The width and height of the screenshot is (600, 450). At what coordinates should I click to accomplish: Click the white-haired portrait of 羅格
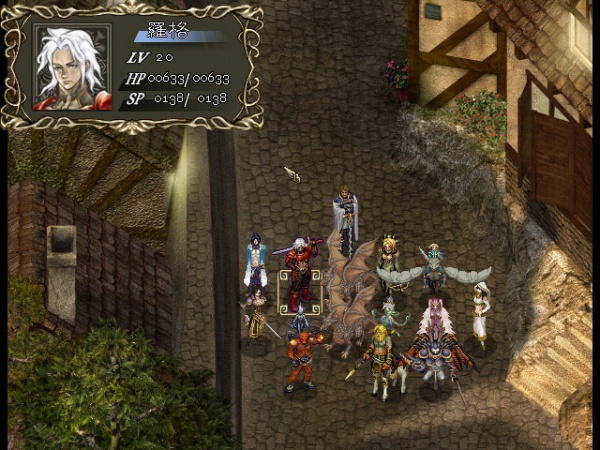pyautogui.click(x=72, y=66)
